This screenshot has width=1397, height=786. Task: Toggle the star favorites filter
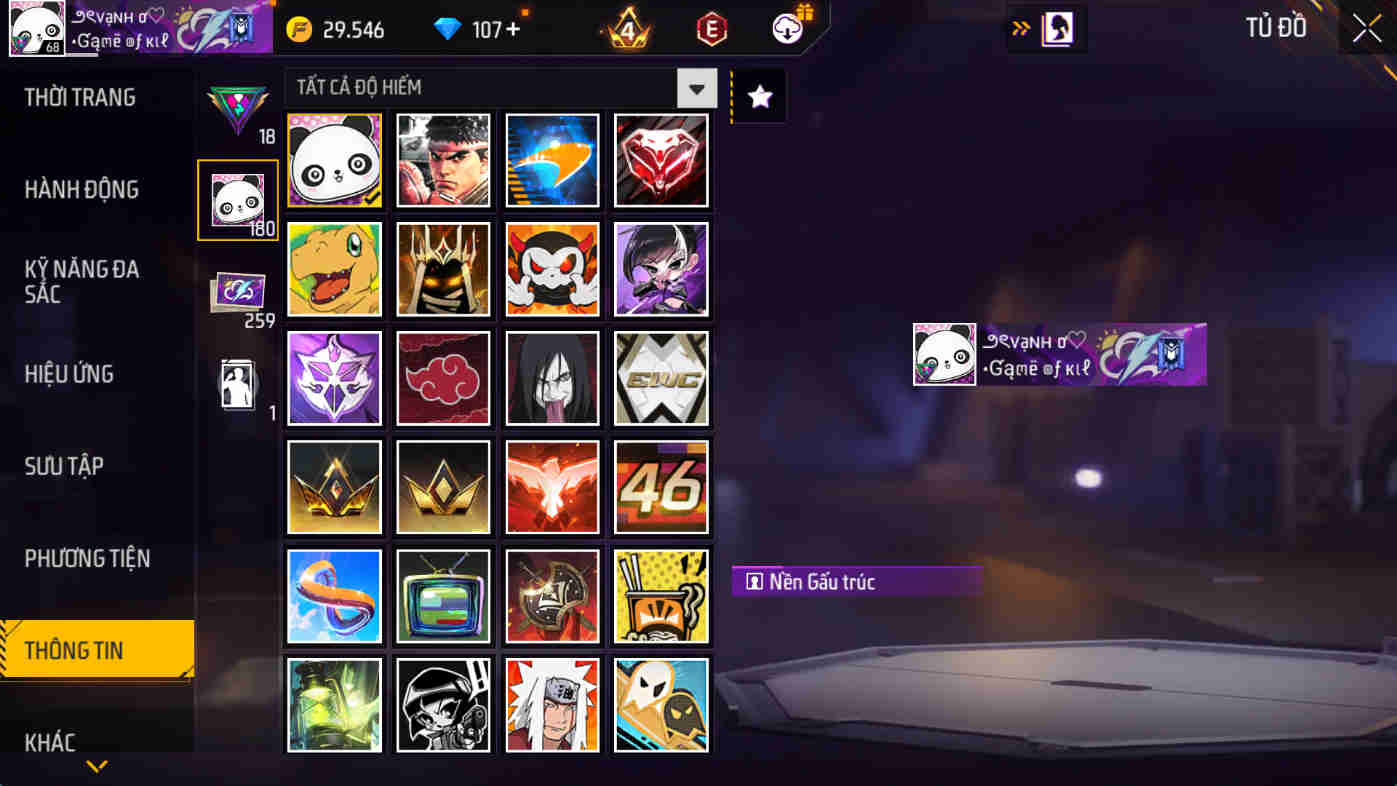click(758, 96)
